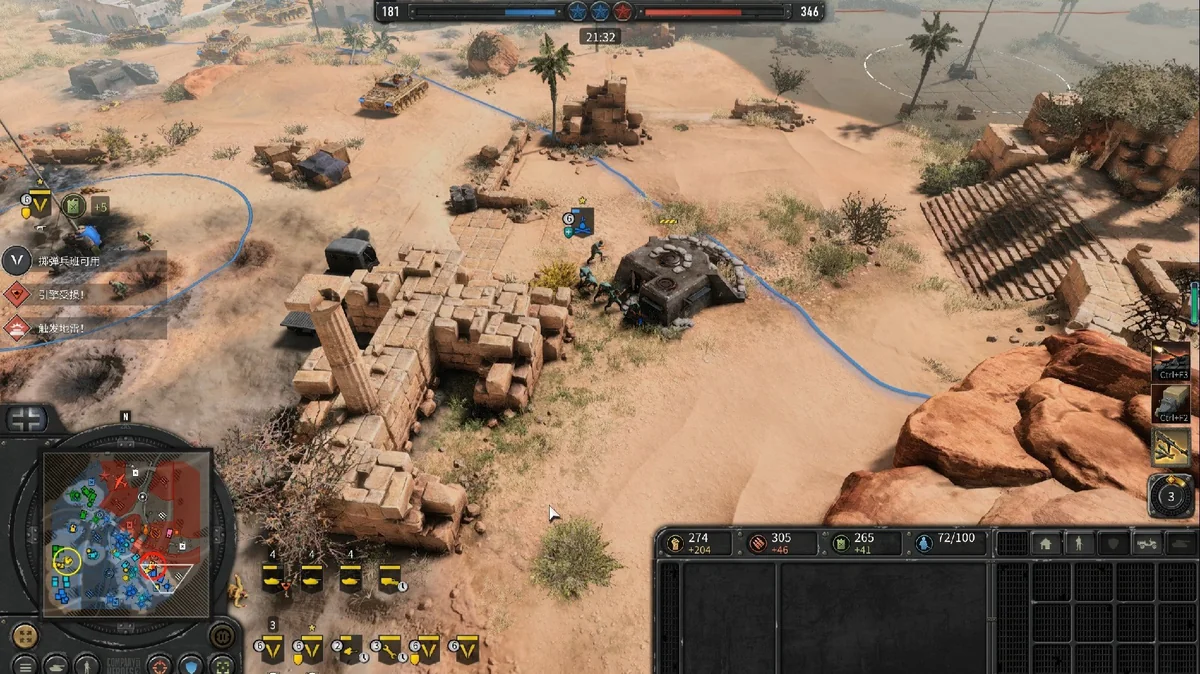This screenshot has height=674, width=1200.
Task: Open the battlegroup points dial showing 3
Action: coord(1170,494)
